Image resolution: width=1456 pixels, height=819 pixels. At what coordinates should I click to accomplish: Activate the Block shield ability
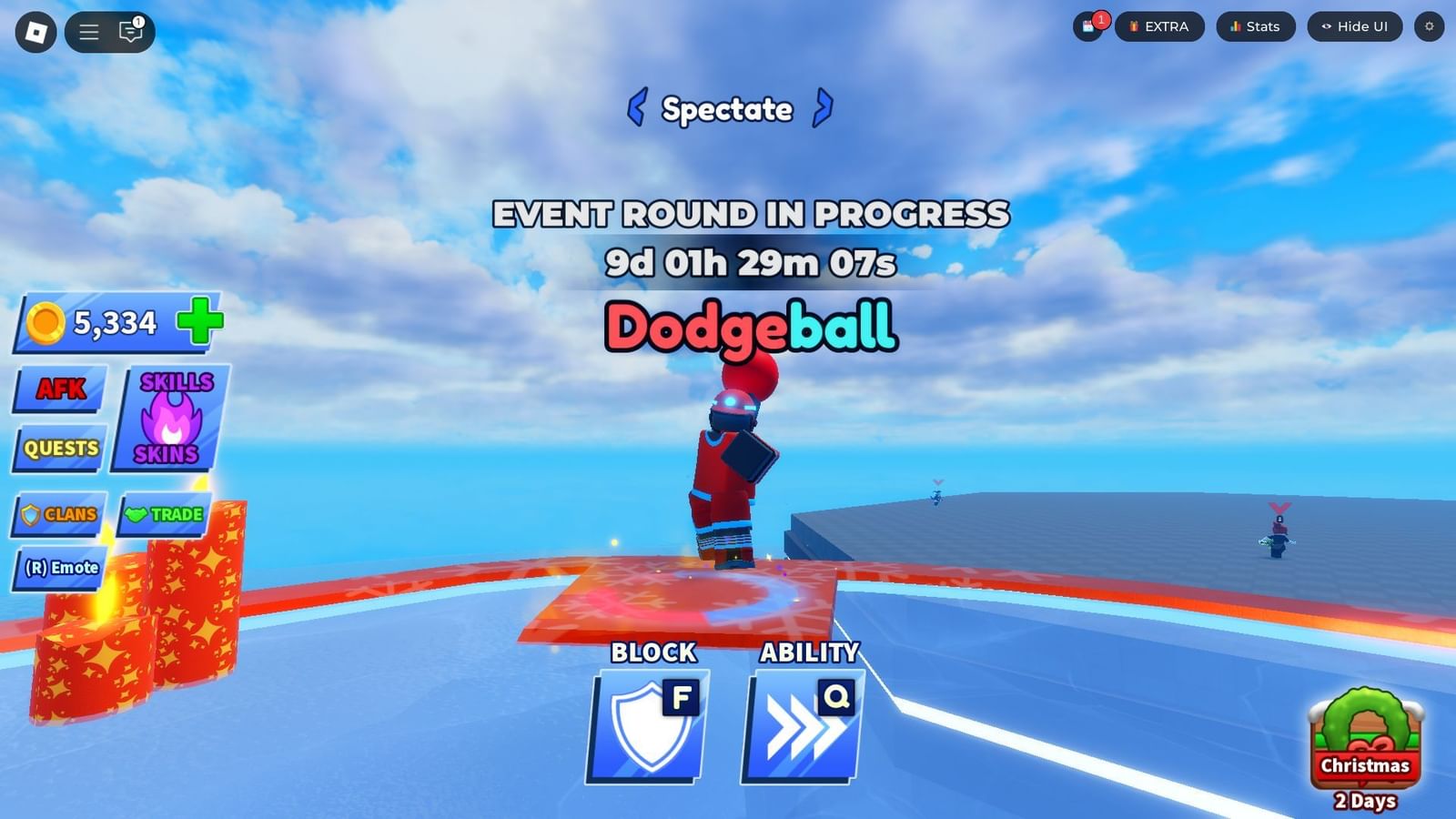coord(646,723)
